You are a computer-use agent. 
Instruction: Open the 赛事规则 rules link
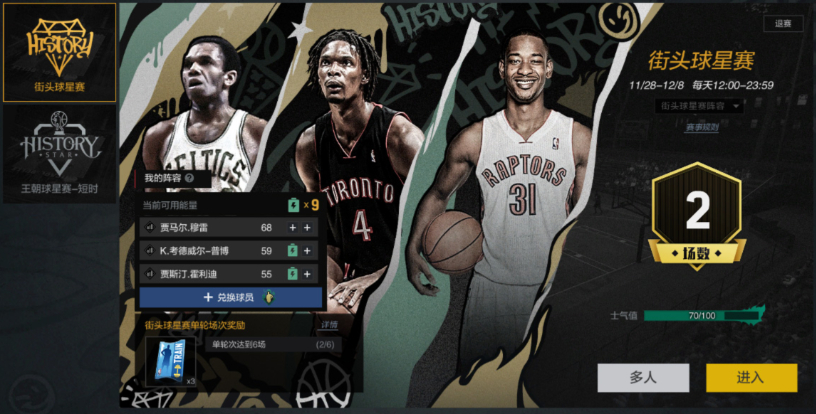[x=701, y=127]
